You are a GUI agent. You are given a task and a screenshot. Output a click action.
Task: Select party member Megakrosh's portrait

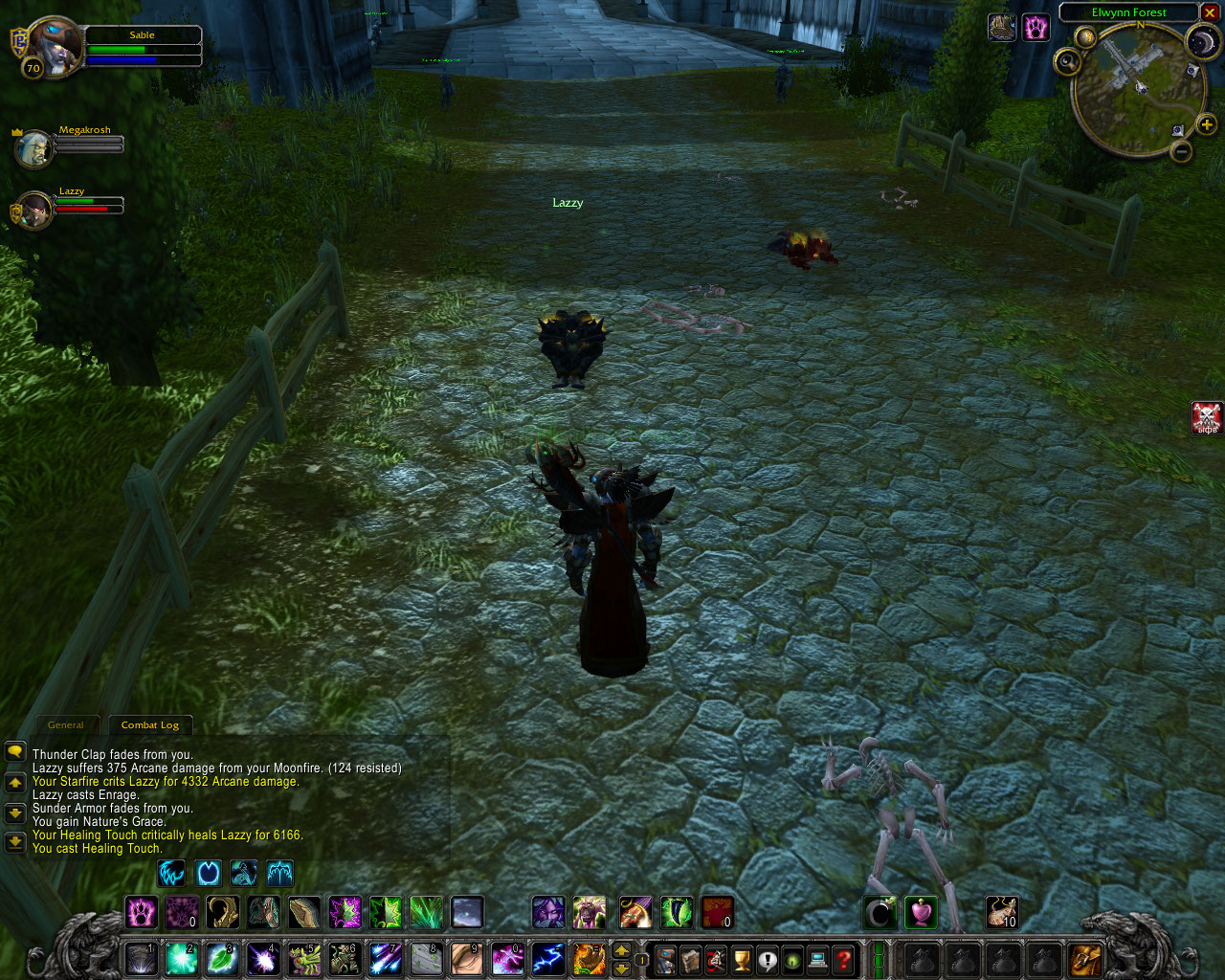[34, 148]
